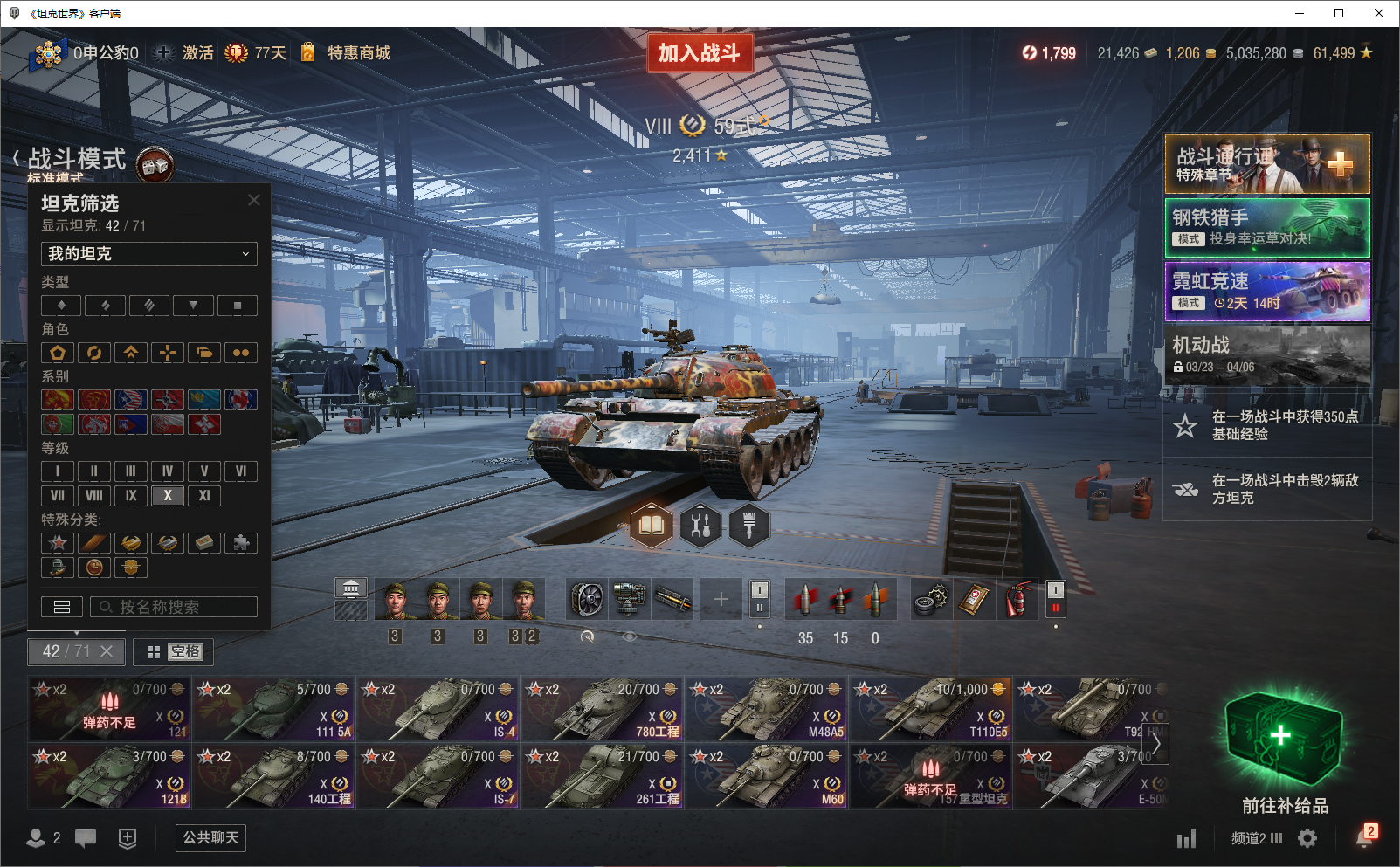This screenshot has height=867, width=1400.
Task: Choose the M60 tank in carousel
Action: pyautogui.click(x=768, y=776)
